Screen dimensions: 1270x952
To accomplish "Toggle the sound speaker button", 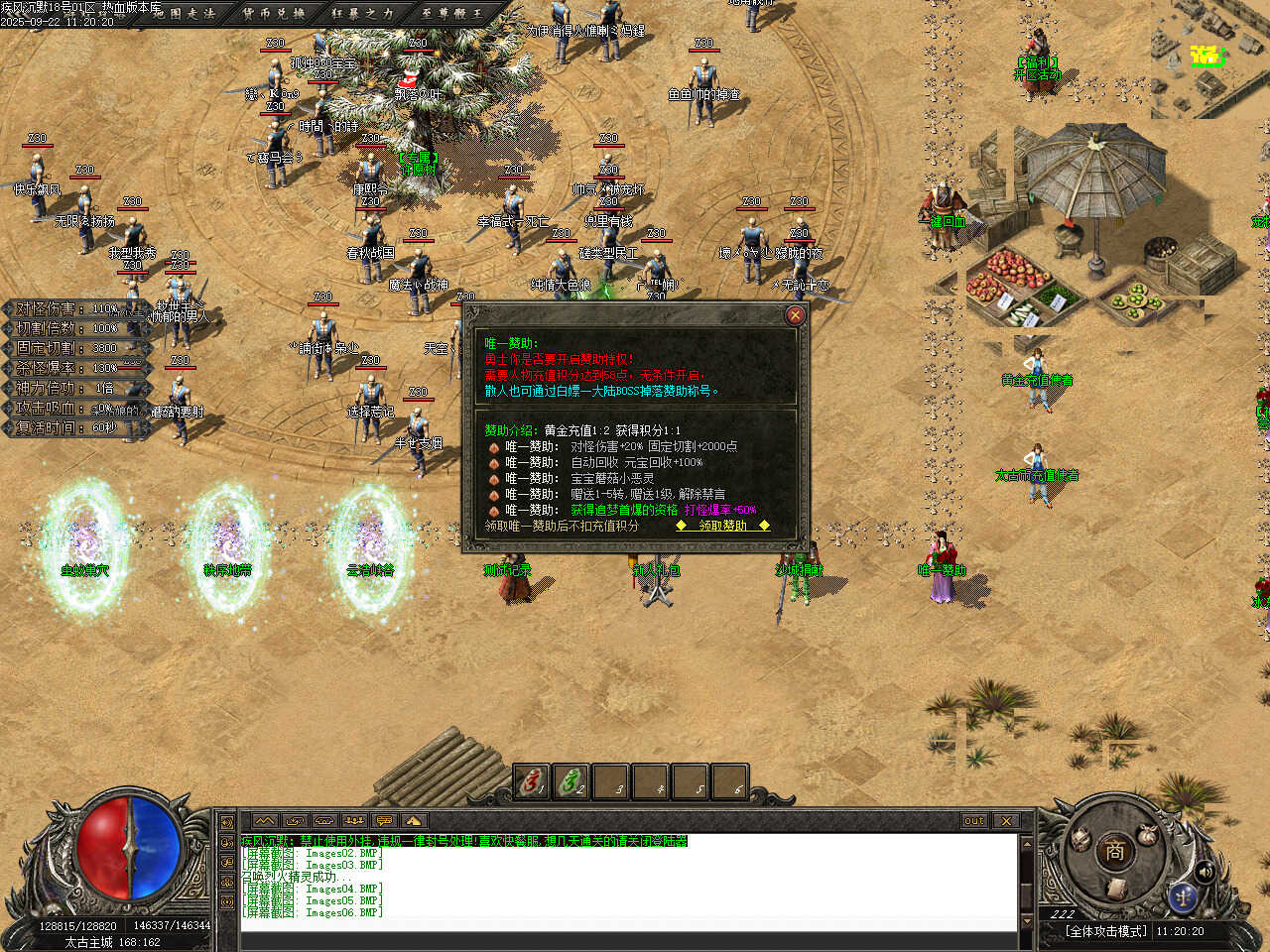I will (x=1206, y=872).
